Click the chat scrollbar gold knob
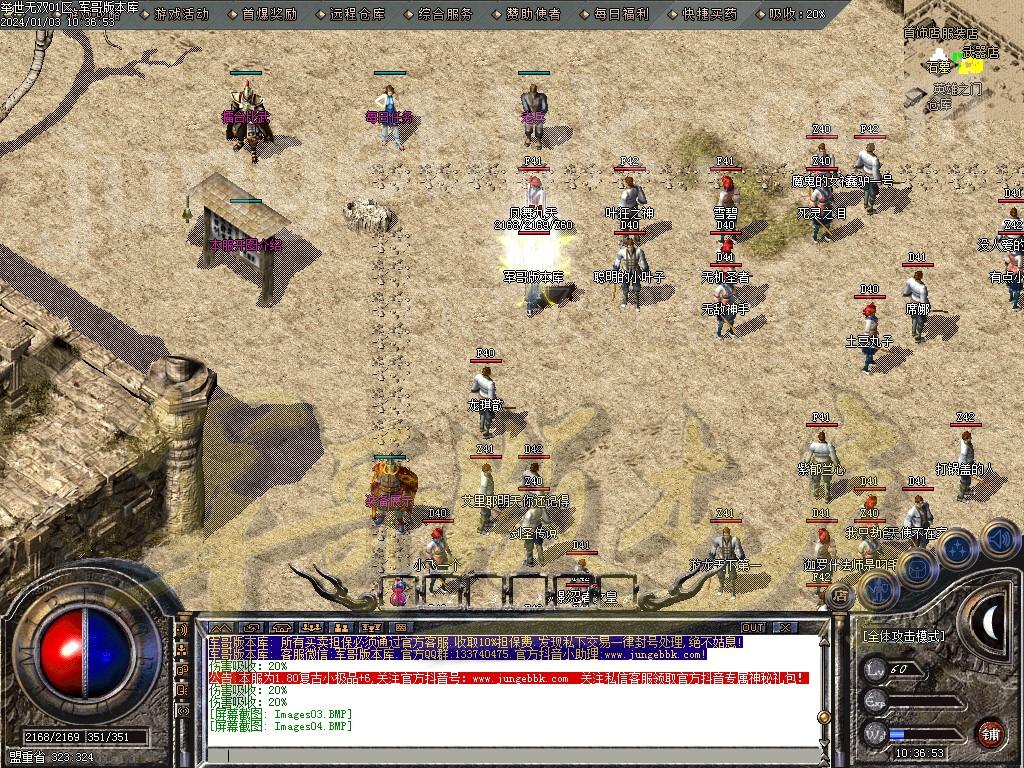Image resolution: width=1024 pixels, height=768 pixels. pyautogui.click(x=824, y=716)
